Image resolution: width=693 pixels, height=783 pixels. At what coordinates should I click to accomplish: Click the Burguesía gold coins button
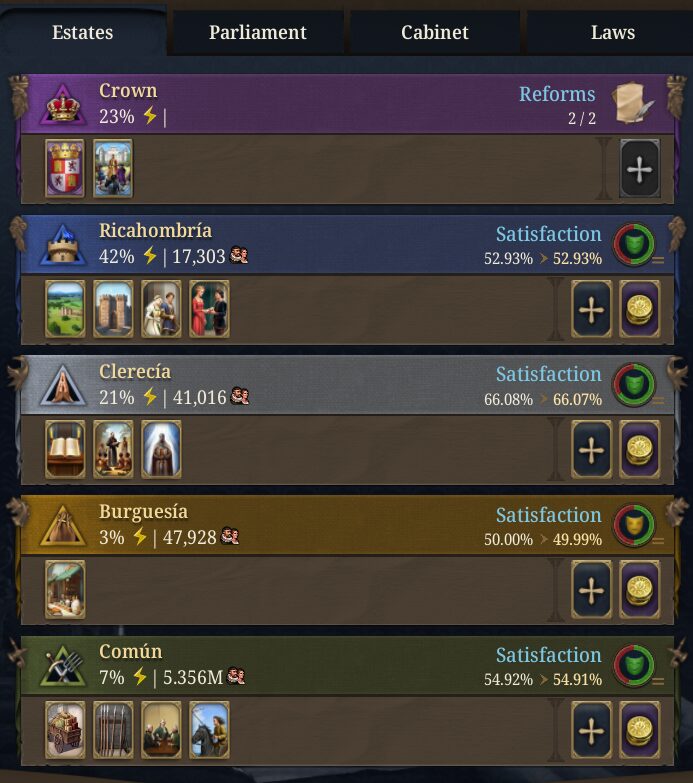pos(639,590)
